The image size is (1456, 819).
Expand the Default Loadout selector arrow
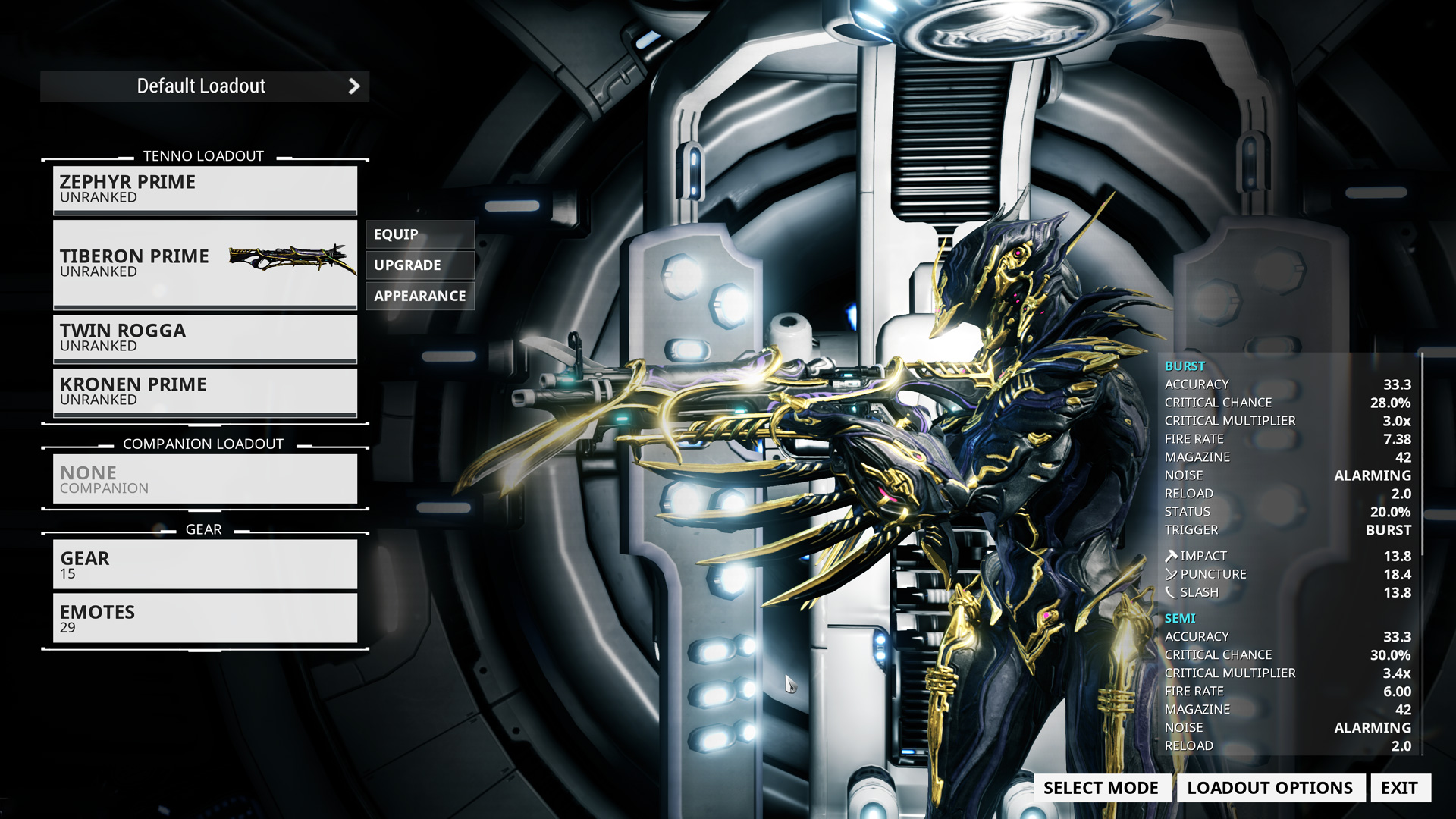coord(353,86)
